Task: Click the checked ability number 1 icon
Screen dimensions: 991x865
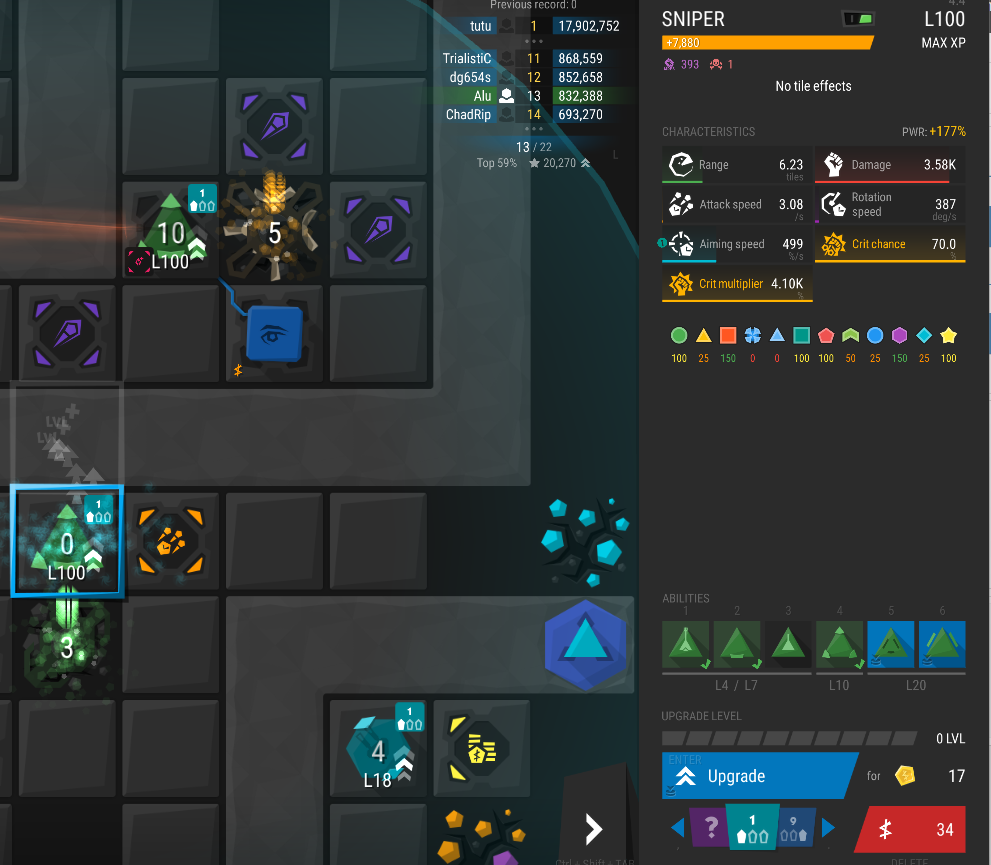Action: coord(686,644)
